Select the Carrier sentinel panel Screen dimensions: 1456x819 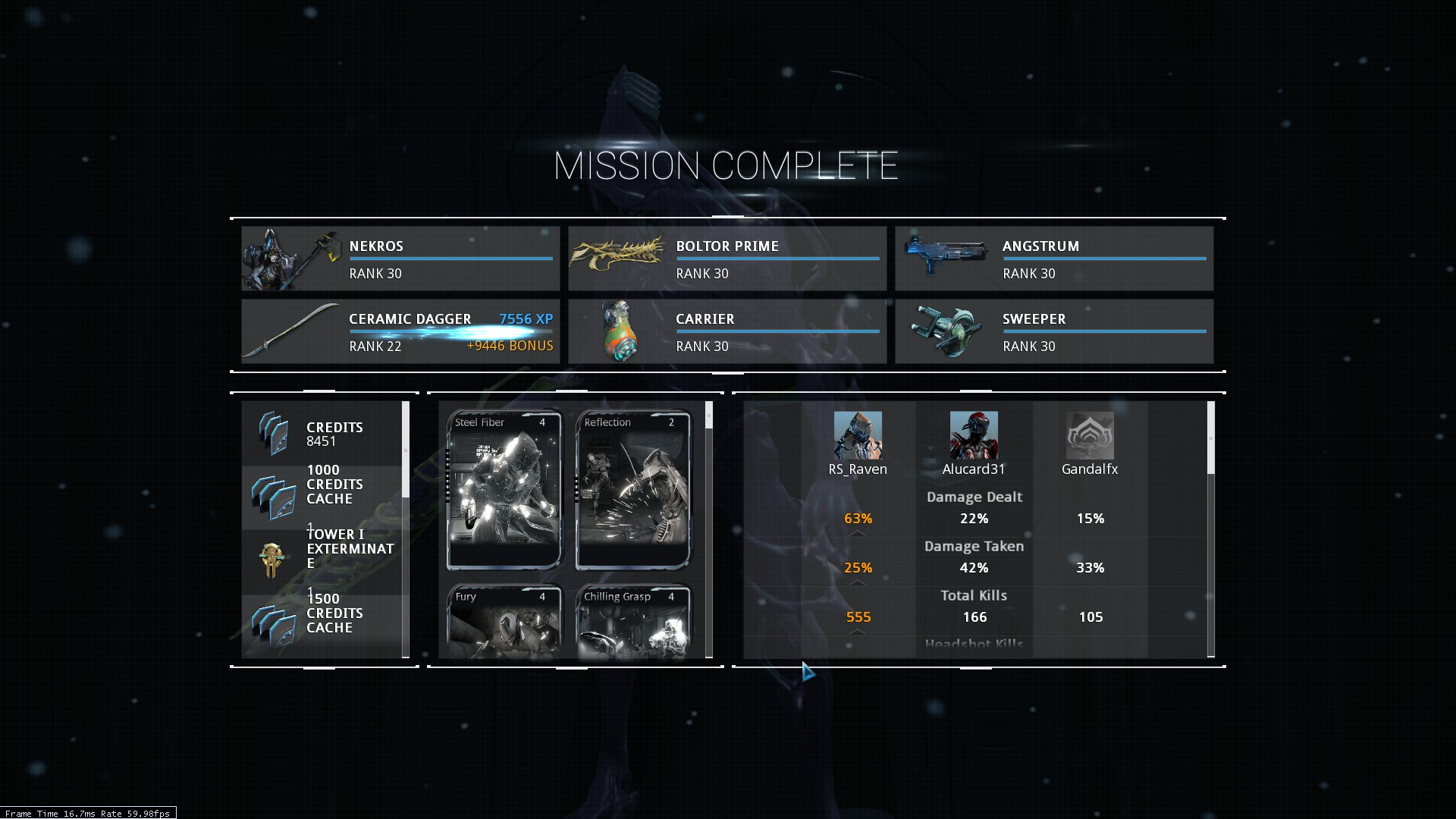click(x=727, y=331)
